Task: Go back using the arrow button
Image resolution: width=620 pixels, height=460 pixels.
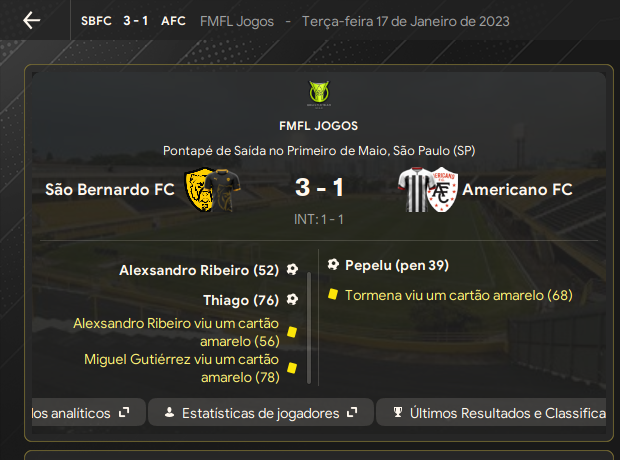Action: click(32, 21)
